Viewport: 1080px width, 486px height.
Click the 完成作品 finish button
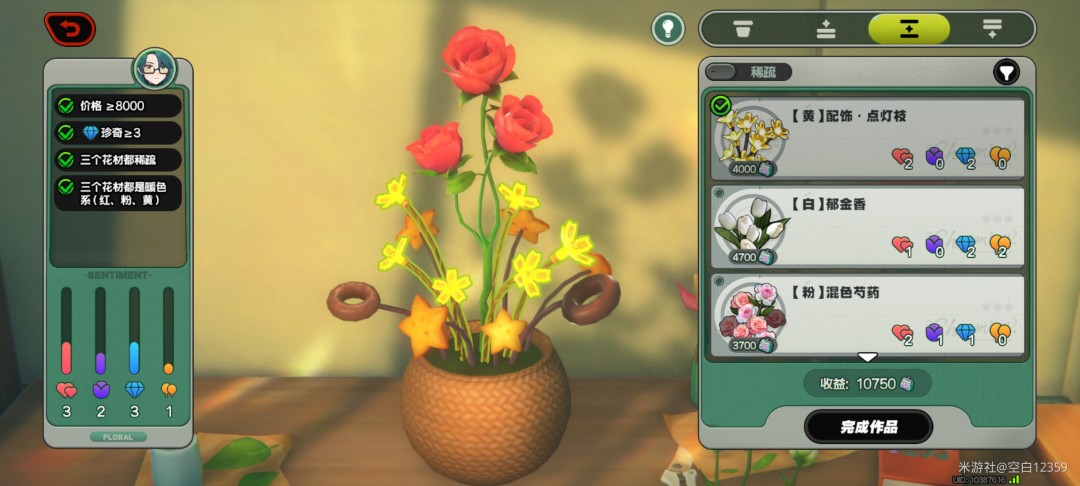tap(868, 427)
